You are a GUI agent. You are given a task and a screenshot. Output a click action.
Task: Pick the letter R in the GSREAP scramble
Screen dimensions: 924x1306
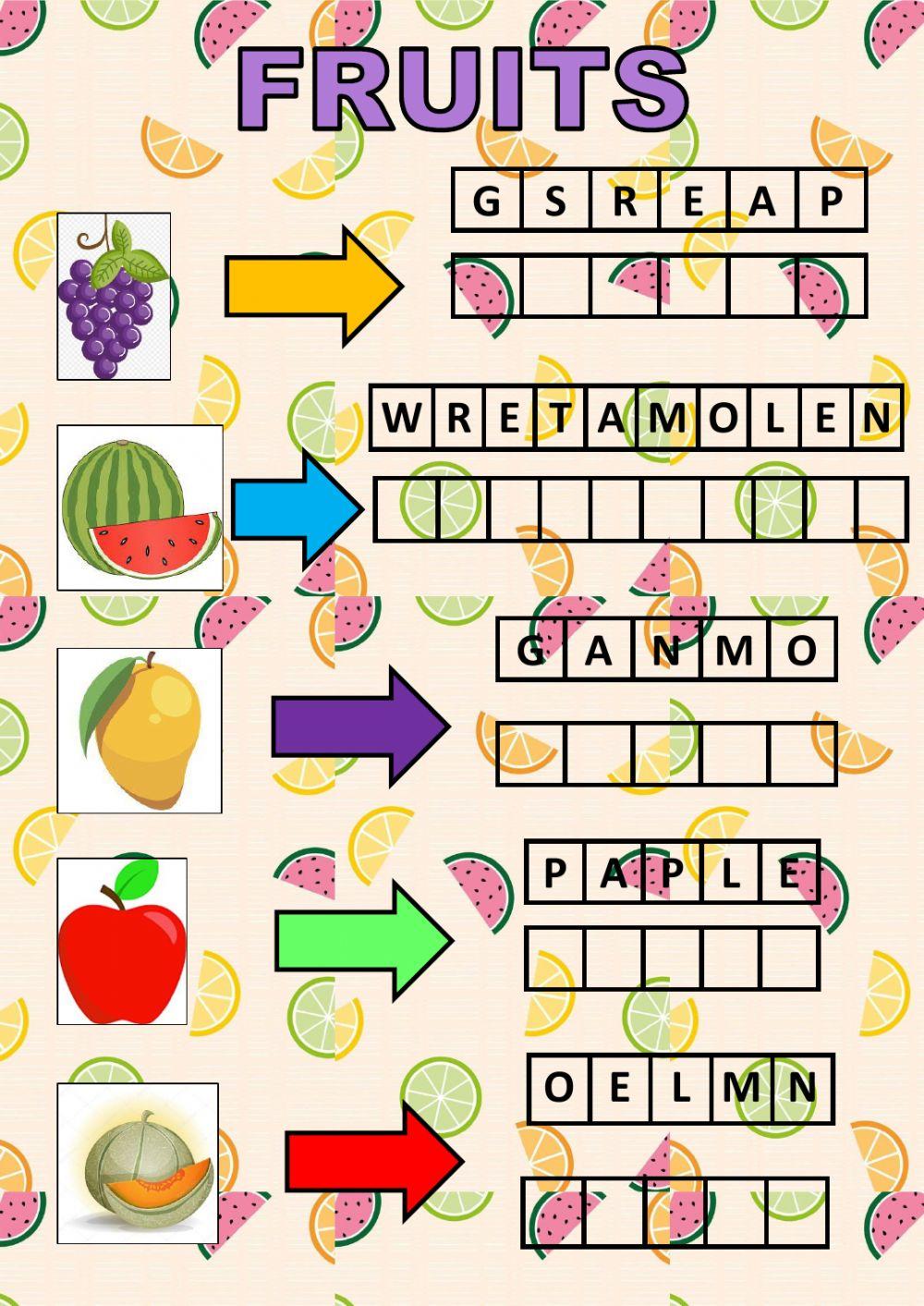[x=625, y=201]
